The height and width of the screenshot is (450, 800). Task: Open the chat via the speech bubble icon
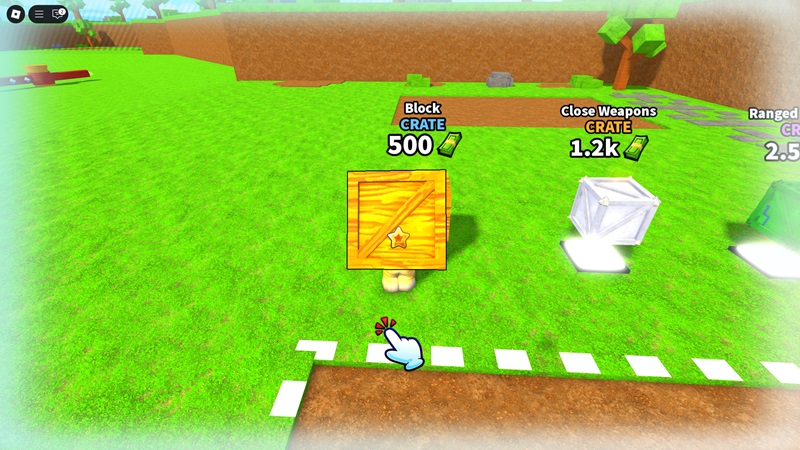58,14
